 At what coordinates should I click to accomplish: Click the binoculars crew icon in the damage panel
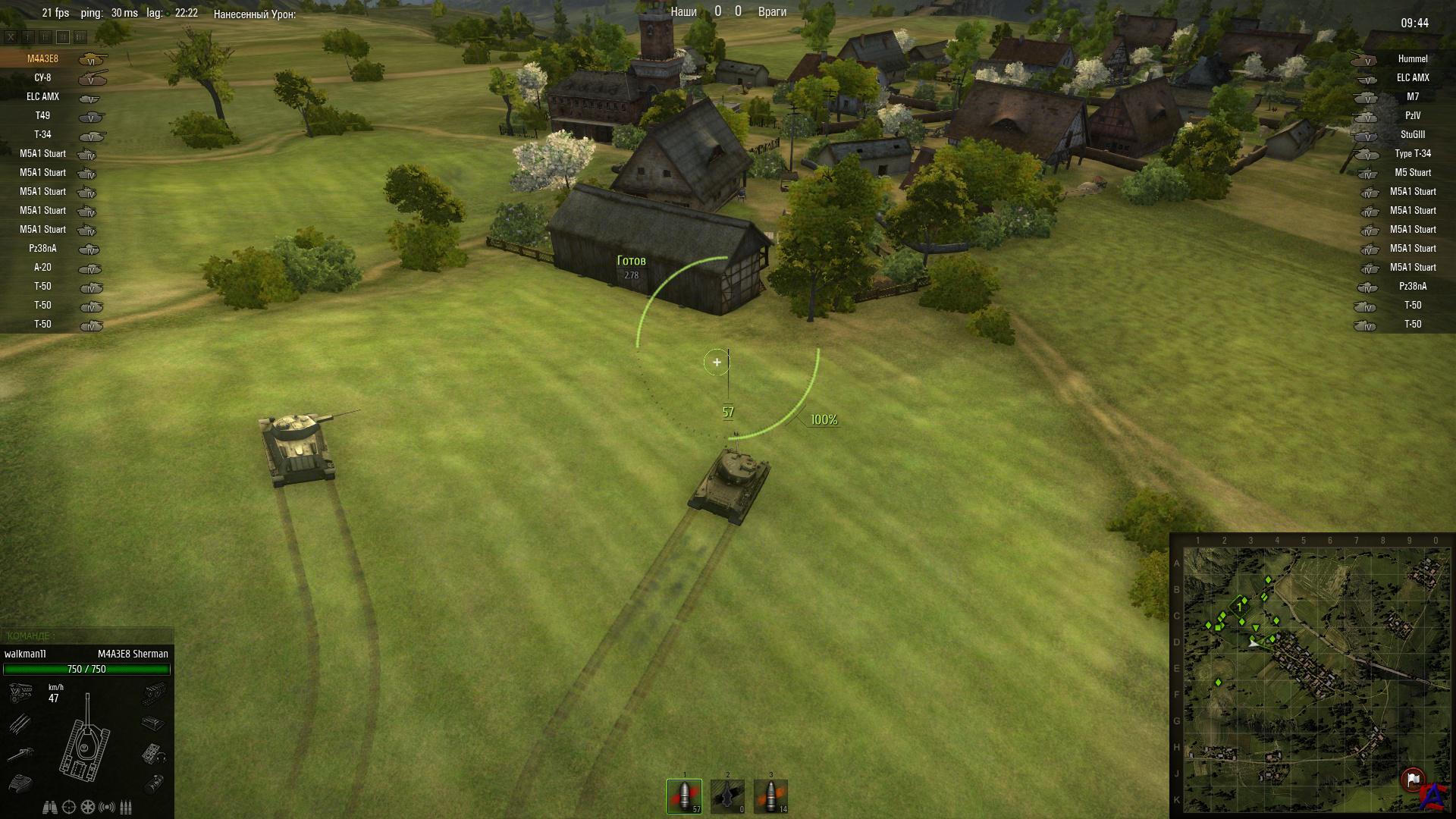(50, 807)
